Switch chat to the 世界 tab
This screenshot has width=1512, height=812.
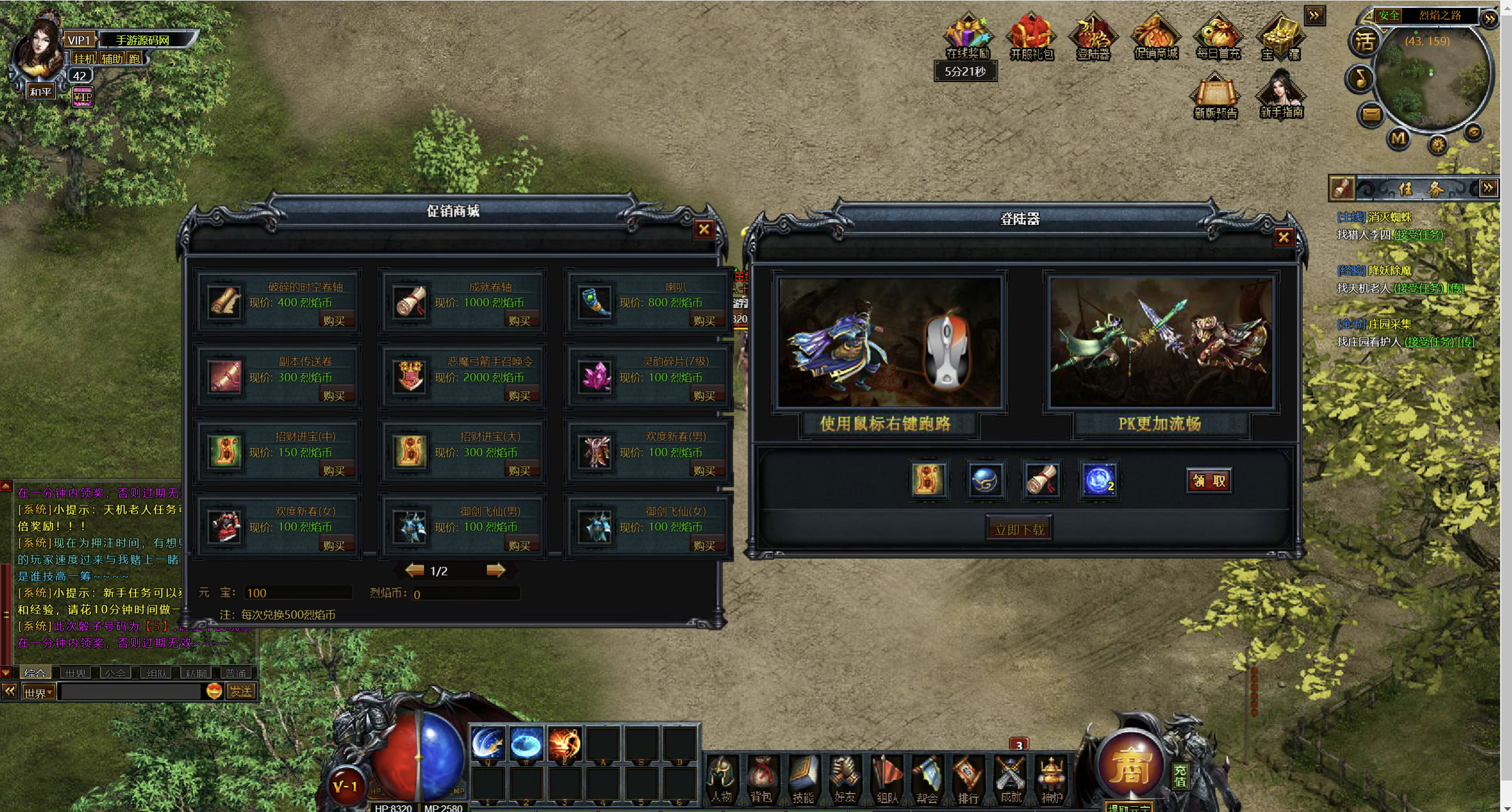pyautogui.click(x=75, y=673)
